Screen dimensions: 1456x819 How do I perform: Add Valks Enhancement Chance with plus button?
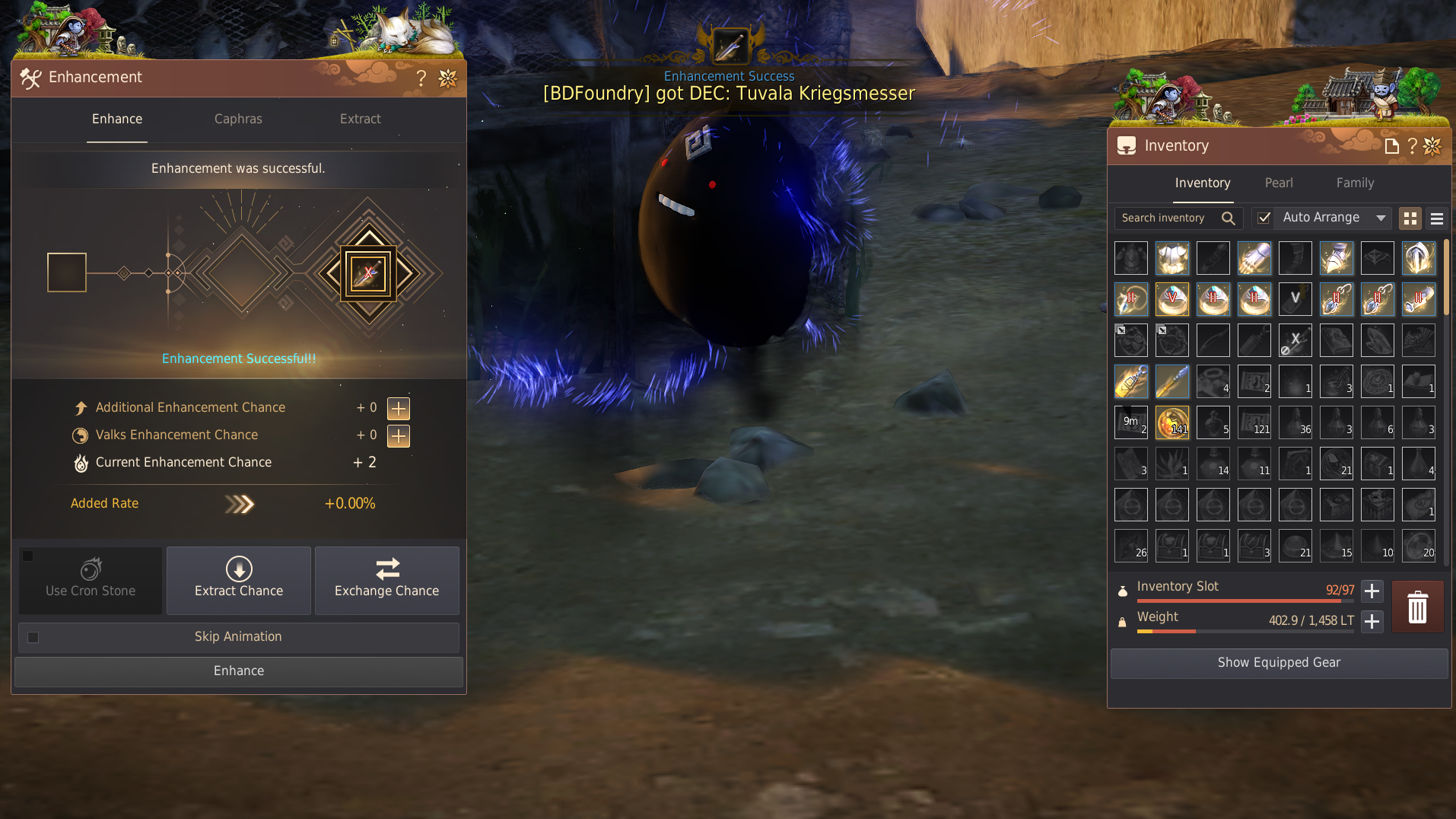click(x=399, y=435)
